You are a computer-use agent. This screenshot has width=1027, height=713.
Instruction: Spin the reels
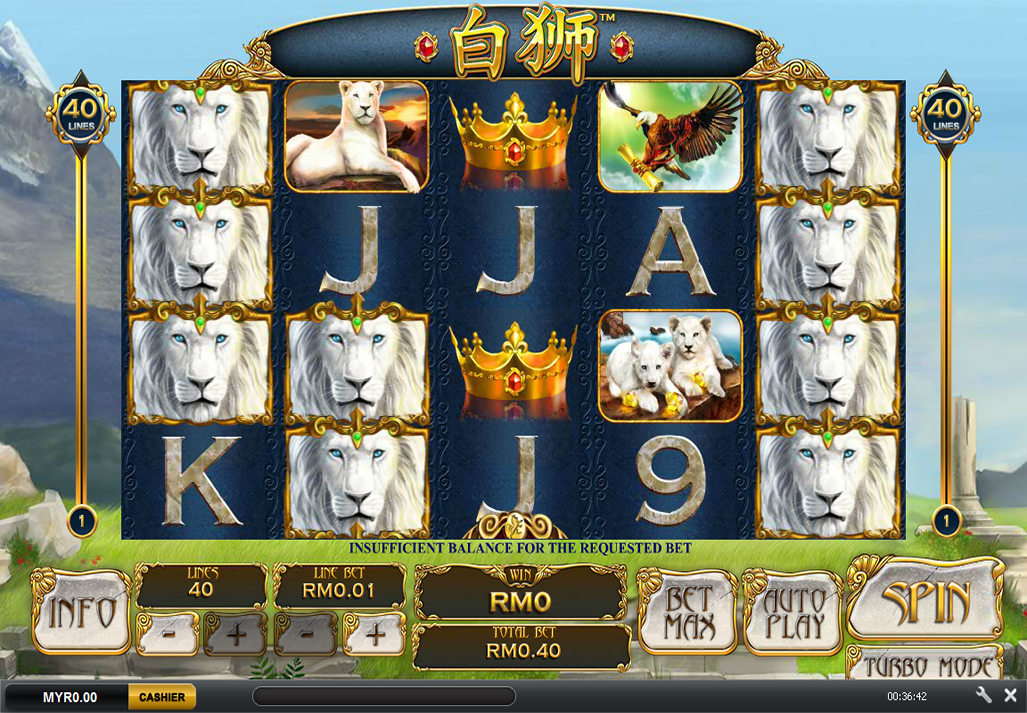(x=926, y=600)
